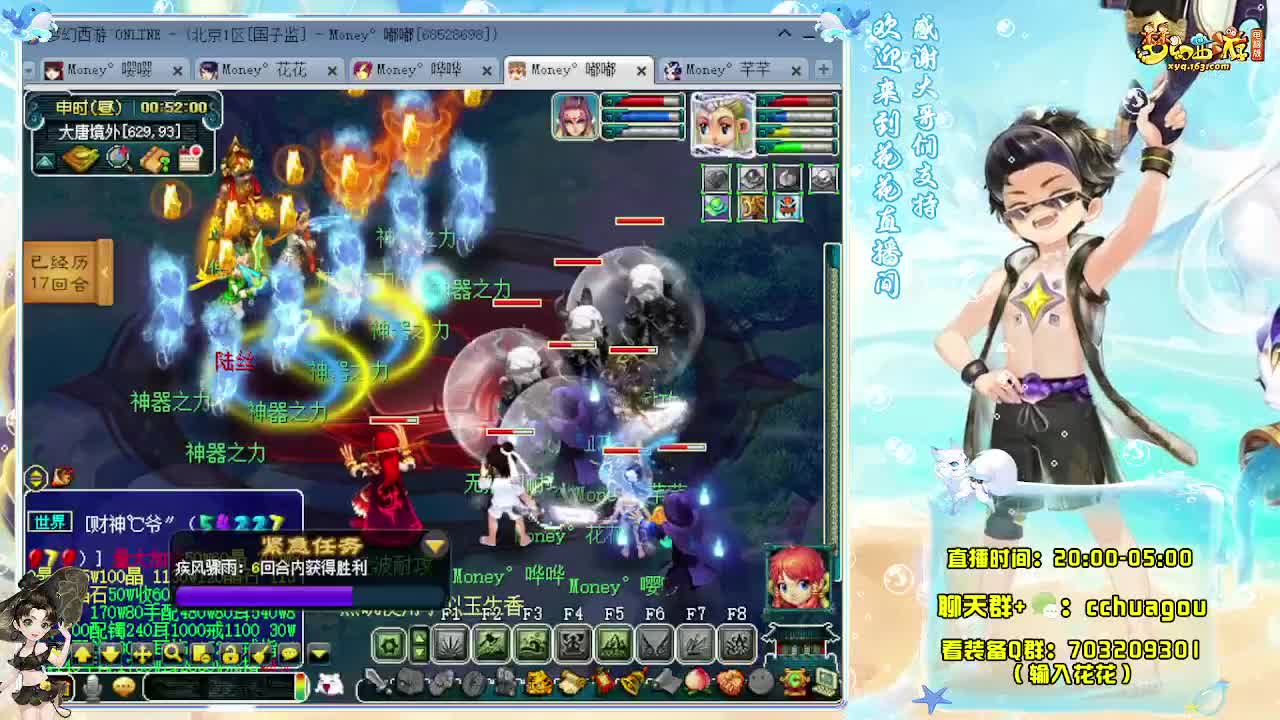Toggle the chat lock icon

[x=230, y=655]
